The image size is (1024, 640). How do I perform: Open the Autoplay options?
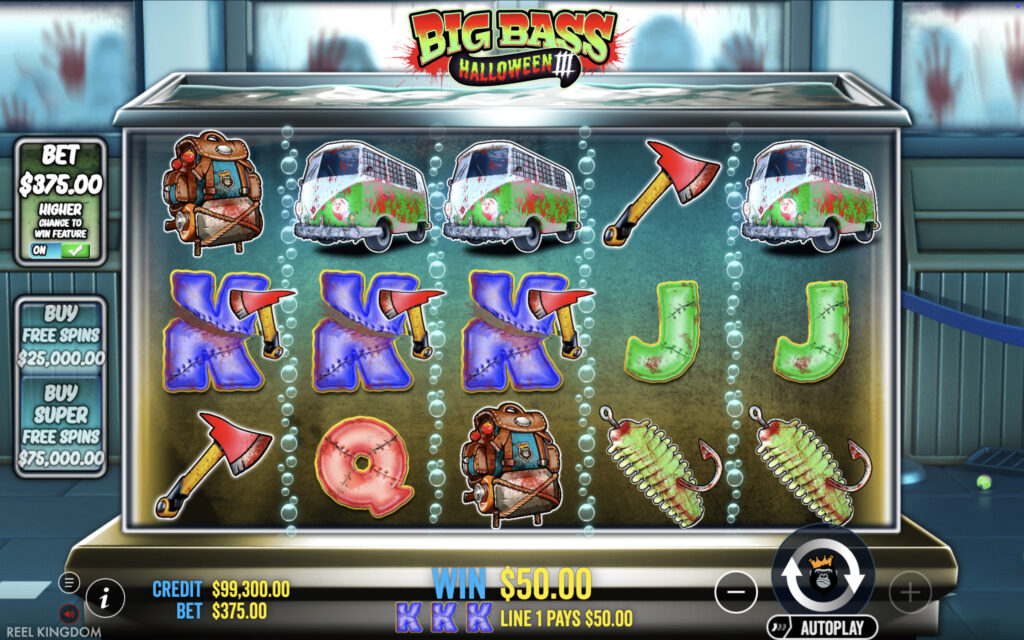pos(822,627)
